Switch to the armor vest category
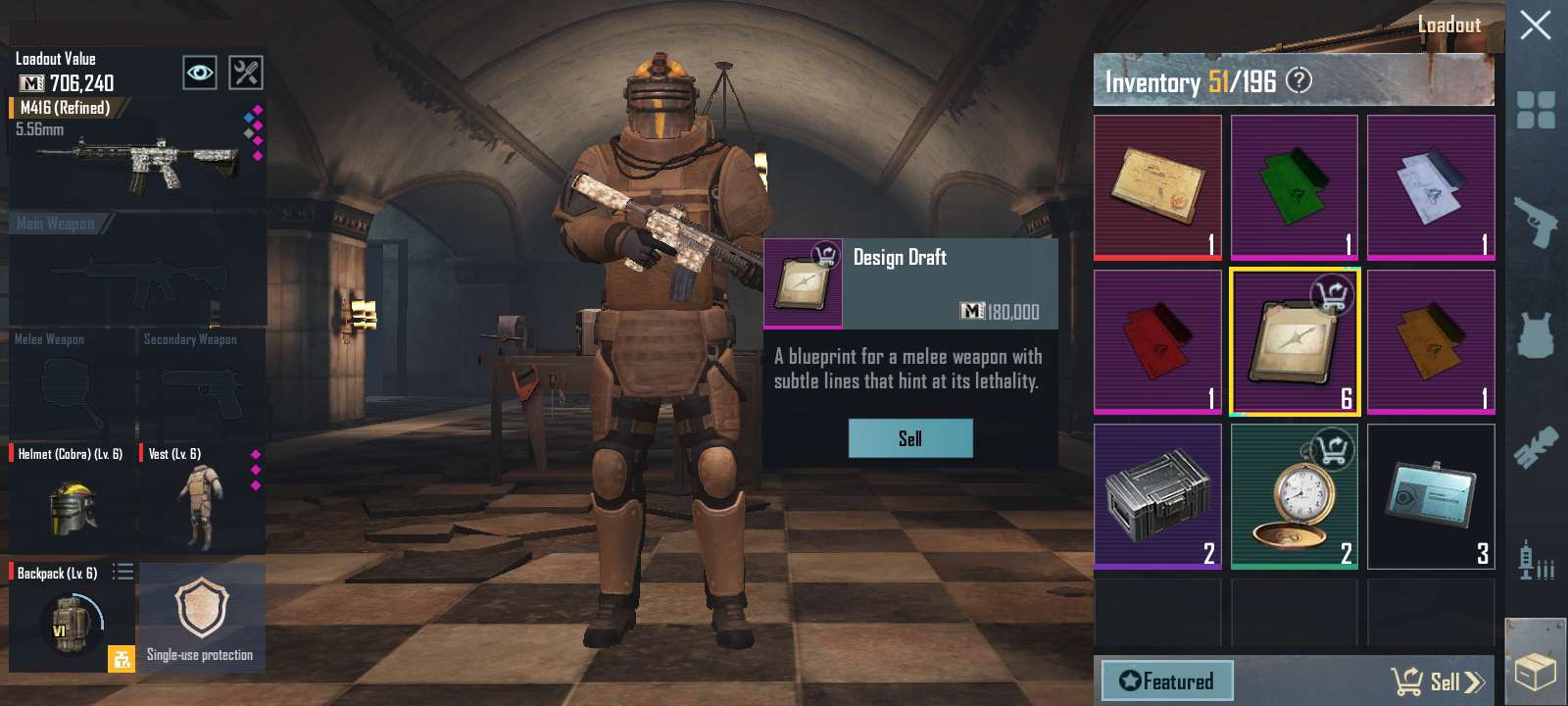 point(1536,335)
